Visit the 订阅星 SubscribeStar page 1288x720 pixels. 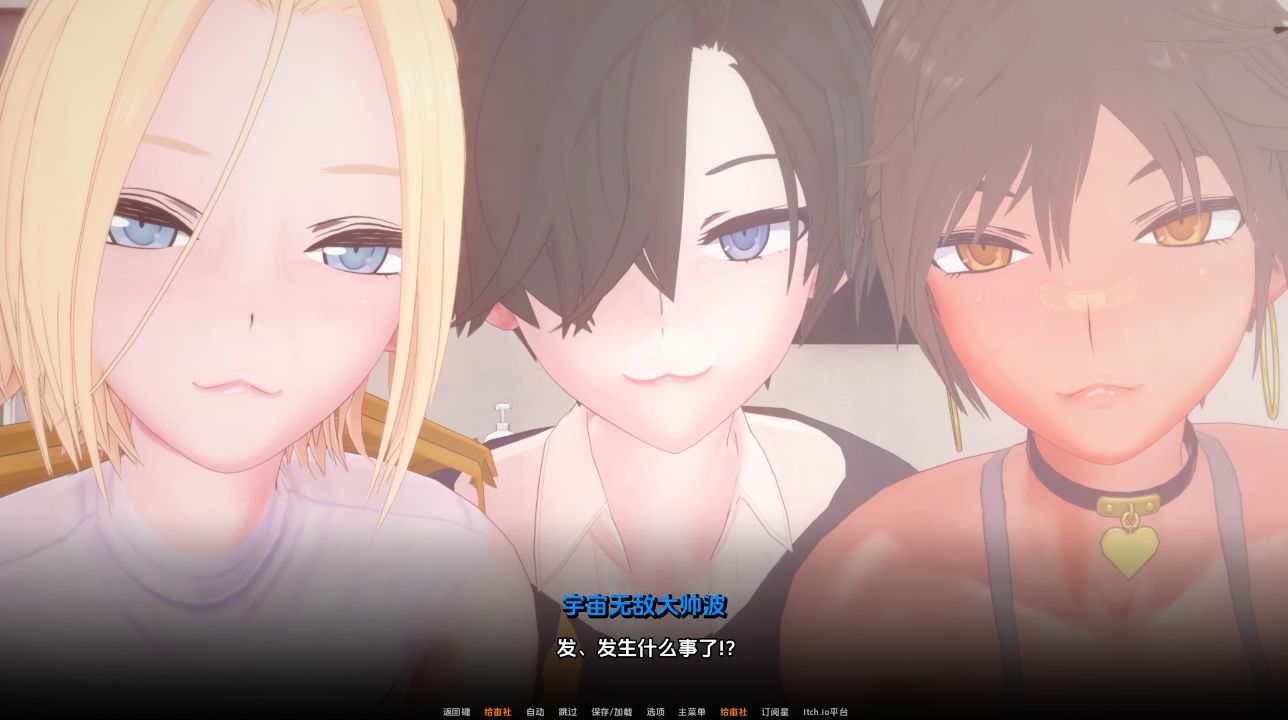pos(776,713)
